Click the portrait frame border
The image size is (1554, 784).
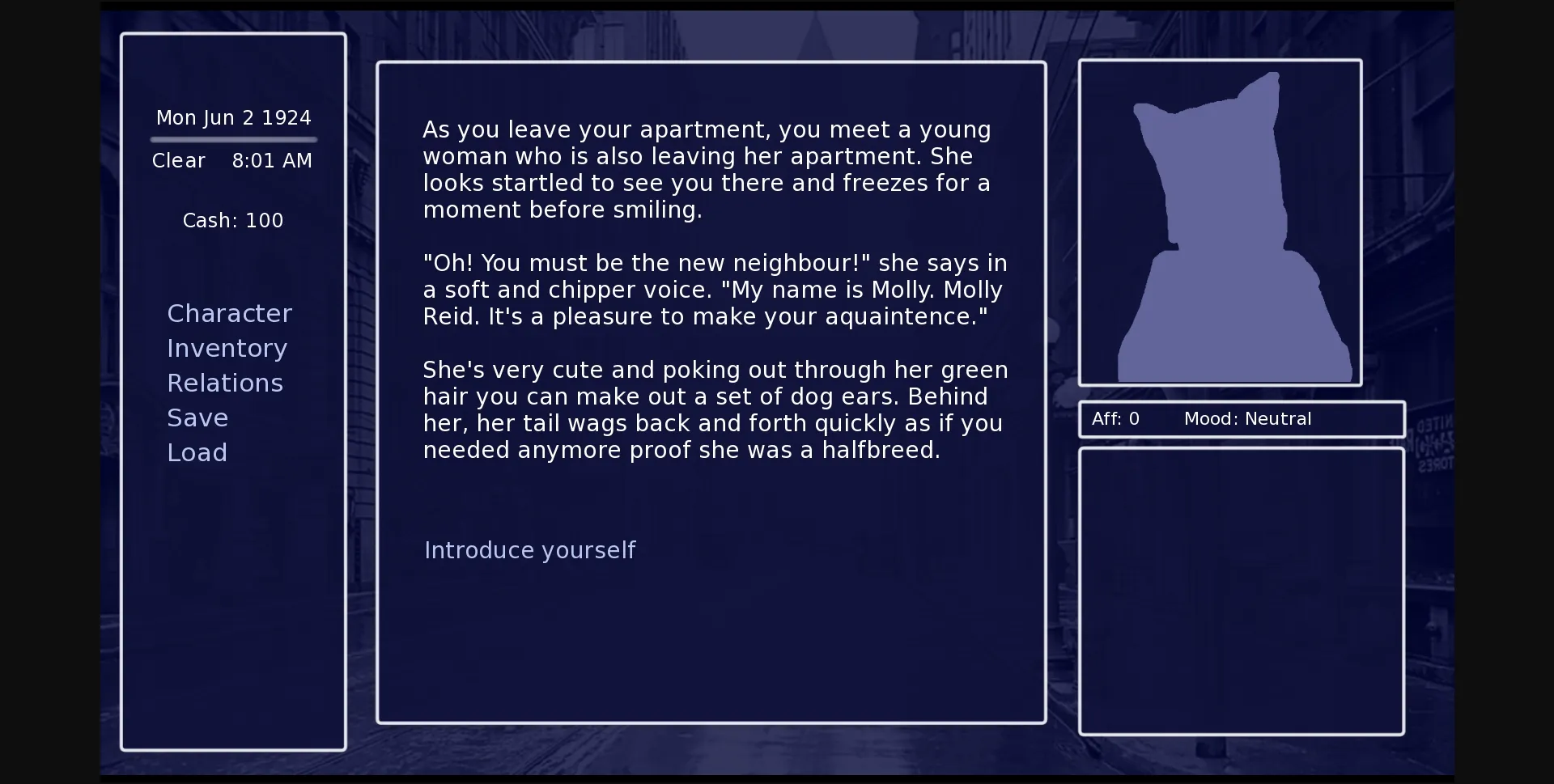click(x=1220, y=61)
